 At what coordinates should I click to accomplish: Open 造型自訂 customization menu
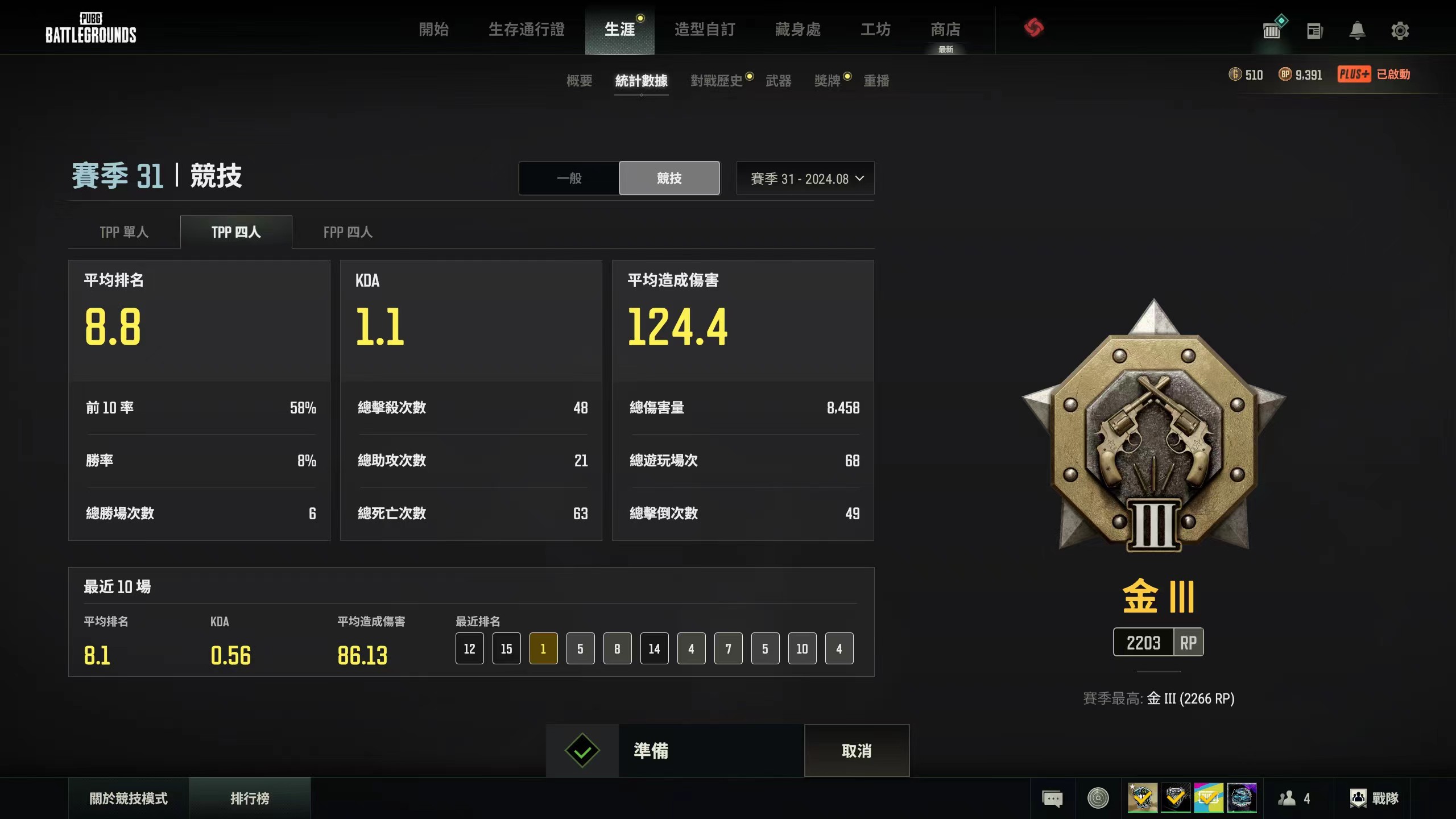[705, 30]
